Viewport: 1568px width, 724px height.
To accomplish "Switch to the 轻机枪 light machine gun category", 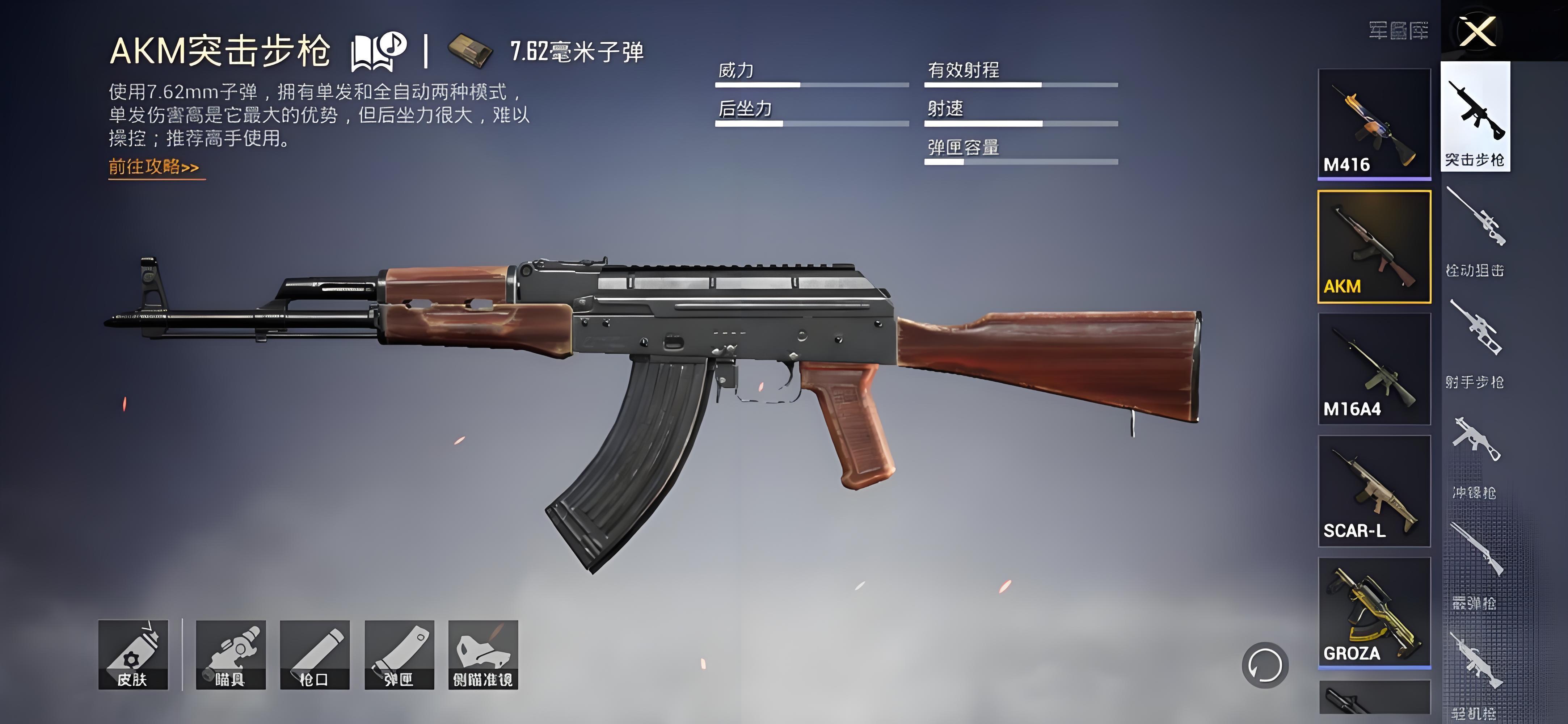I will (1475, 676).
